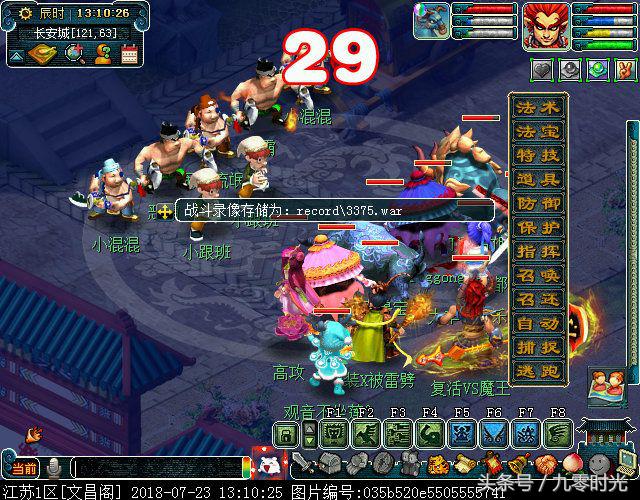The width and height of the screenshot is (640, 500).
Task: Choose the 法术 spell command
Action: click(x=538, y=108)
